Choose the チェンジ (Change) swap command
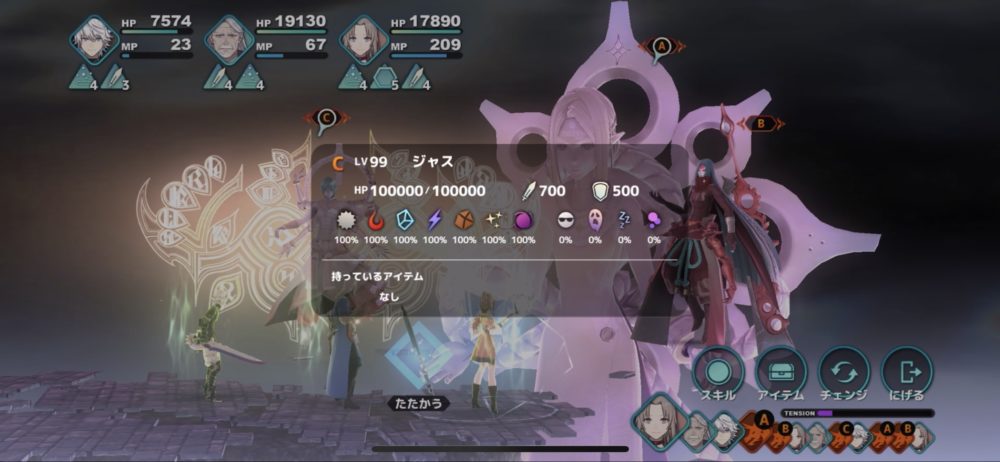The image size is (1000, 462). [x=843, y=371]
